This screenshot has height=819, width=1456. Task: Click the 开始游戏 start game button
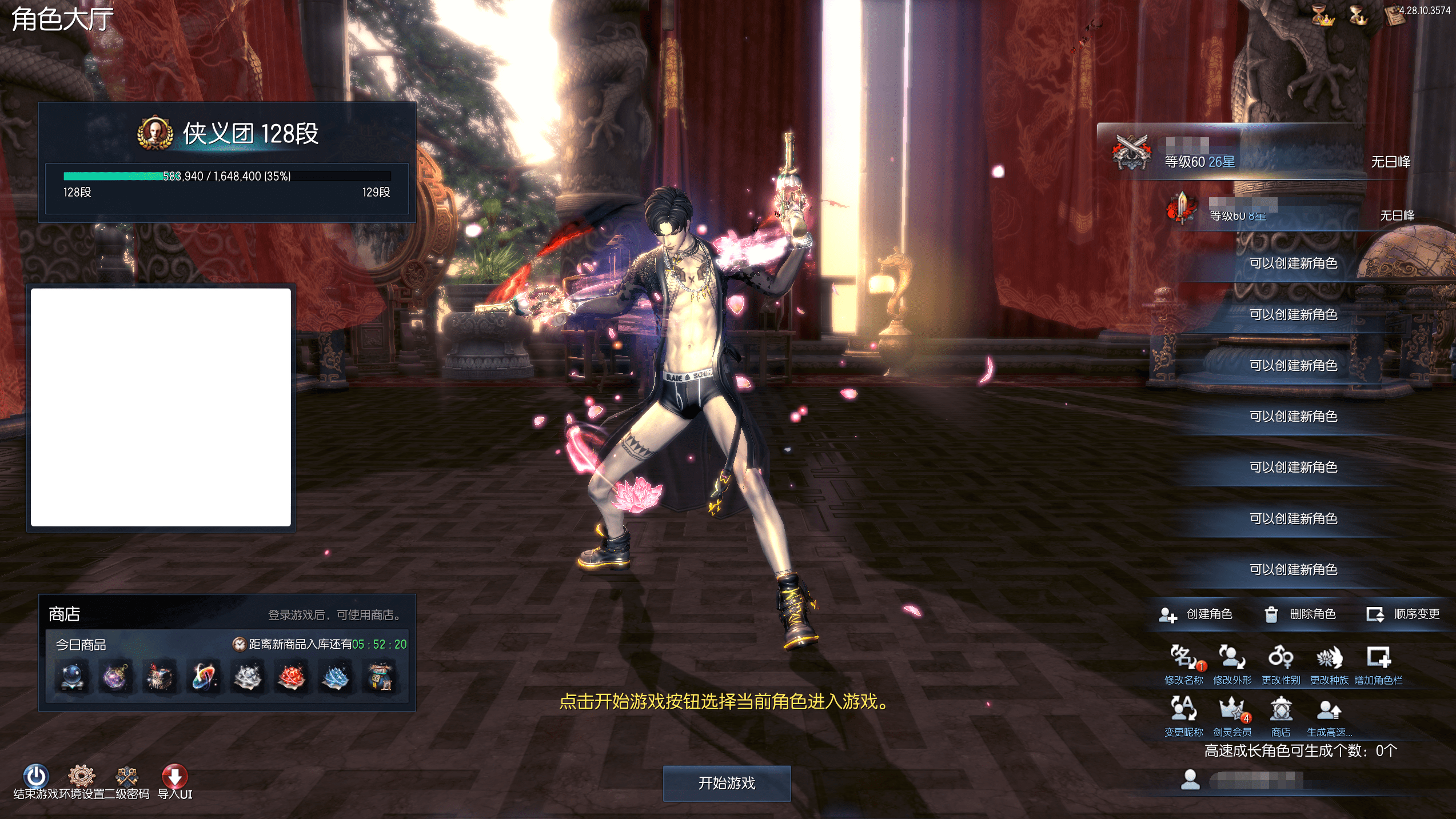tap(727, 783)
